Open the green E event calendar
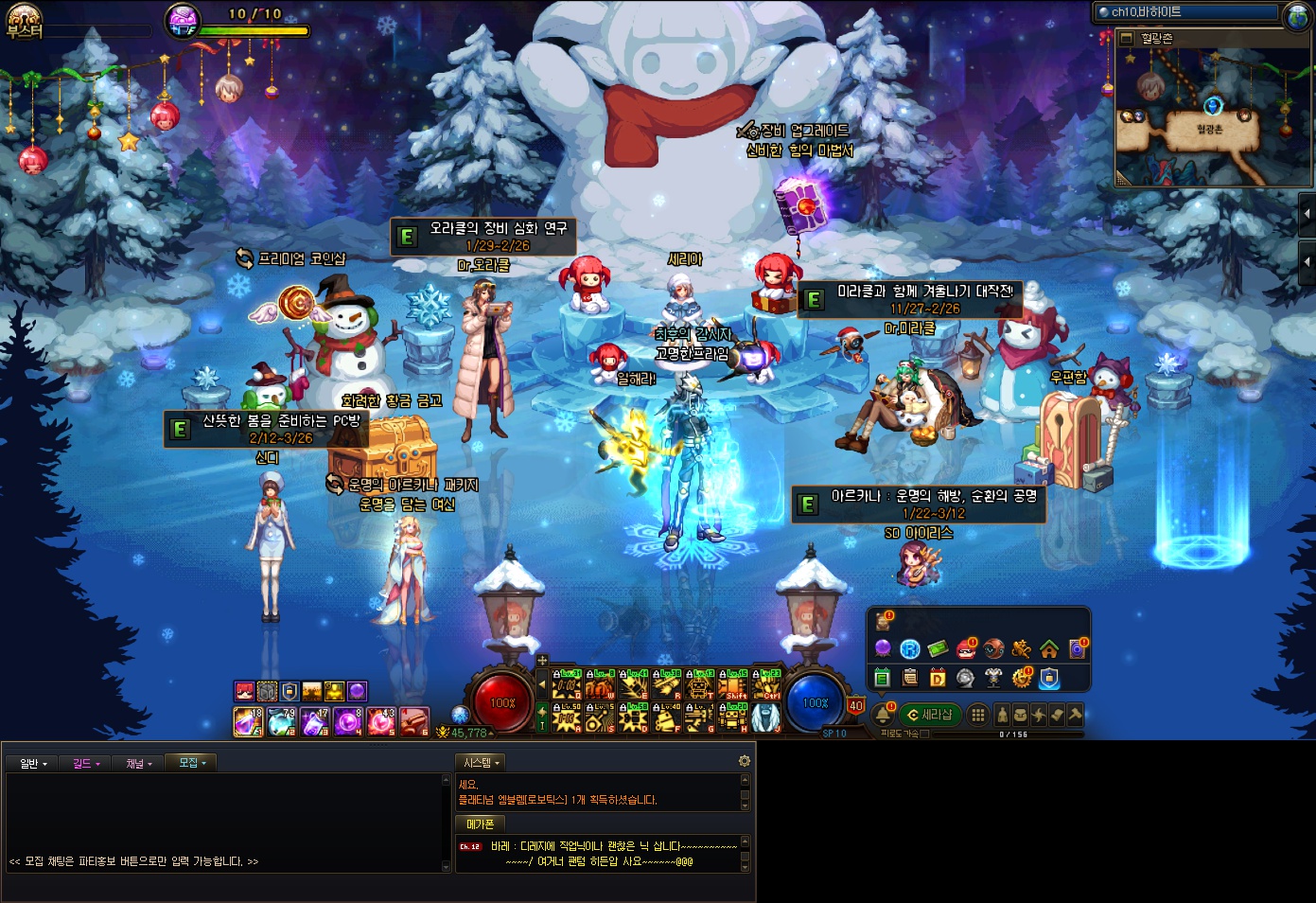Image resolution: width=1316 pixels, height=903 pixels. pyautogui.click(x=883, y=678)
